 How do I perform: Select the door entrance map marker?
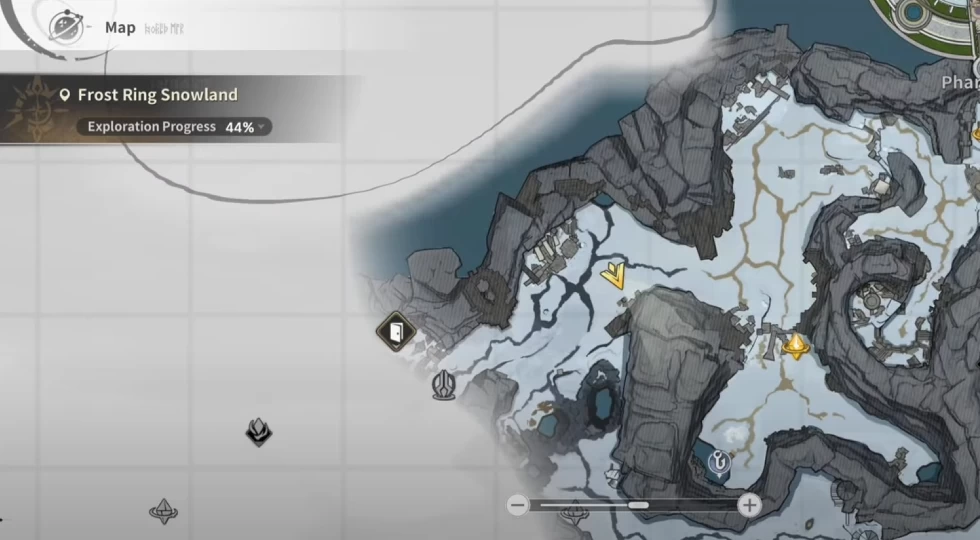pos(396,330)
